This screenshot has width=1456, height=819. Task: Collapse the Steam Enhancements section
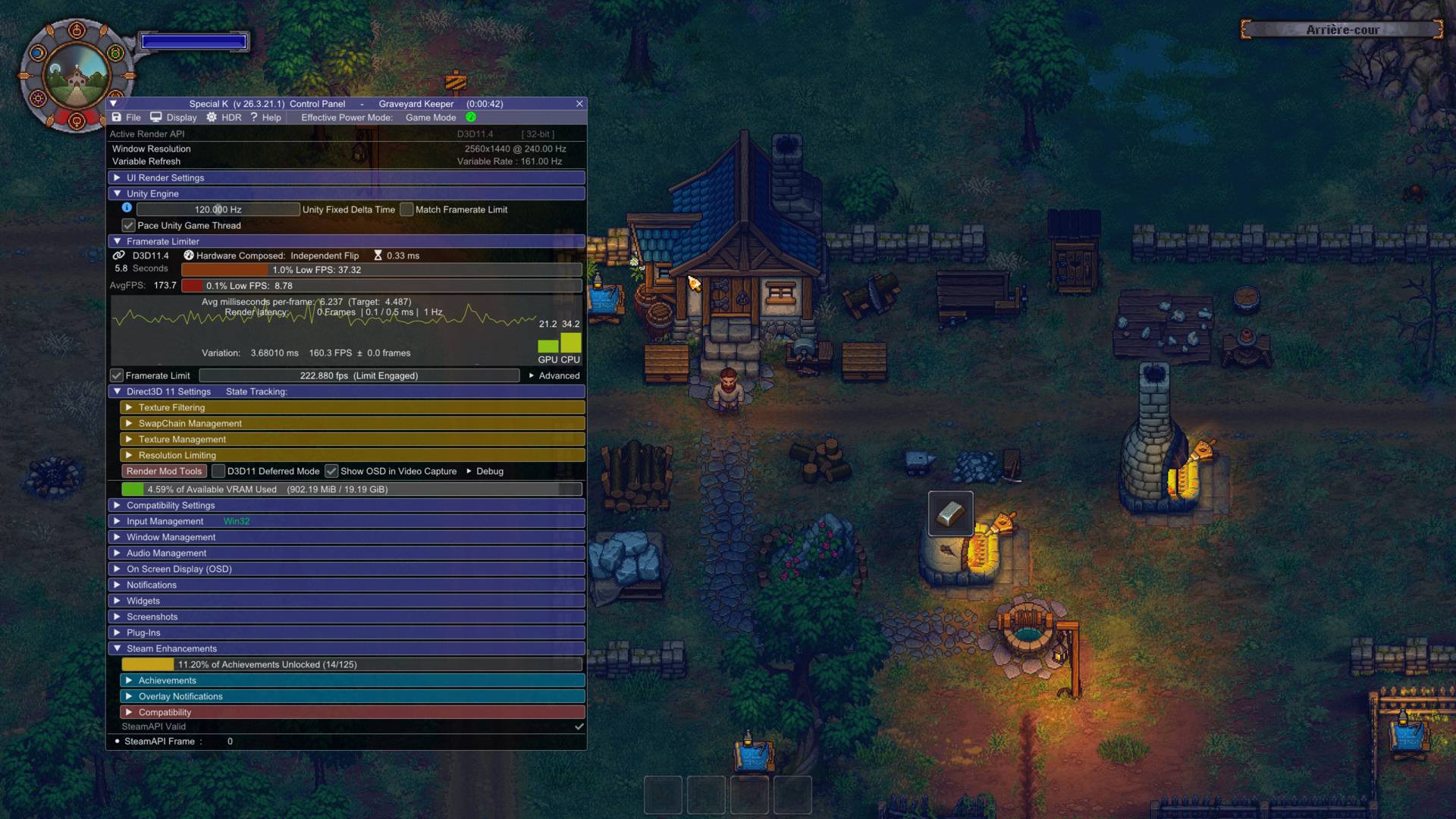click(x=118, y=649)
